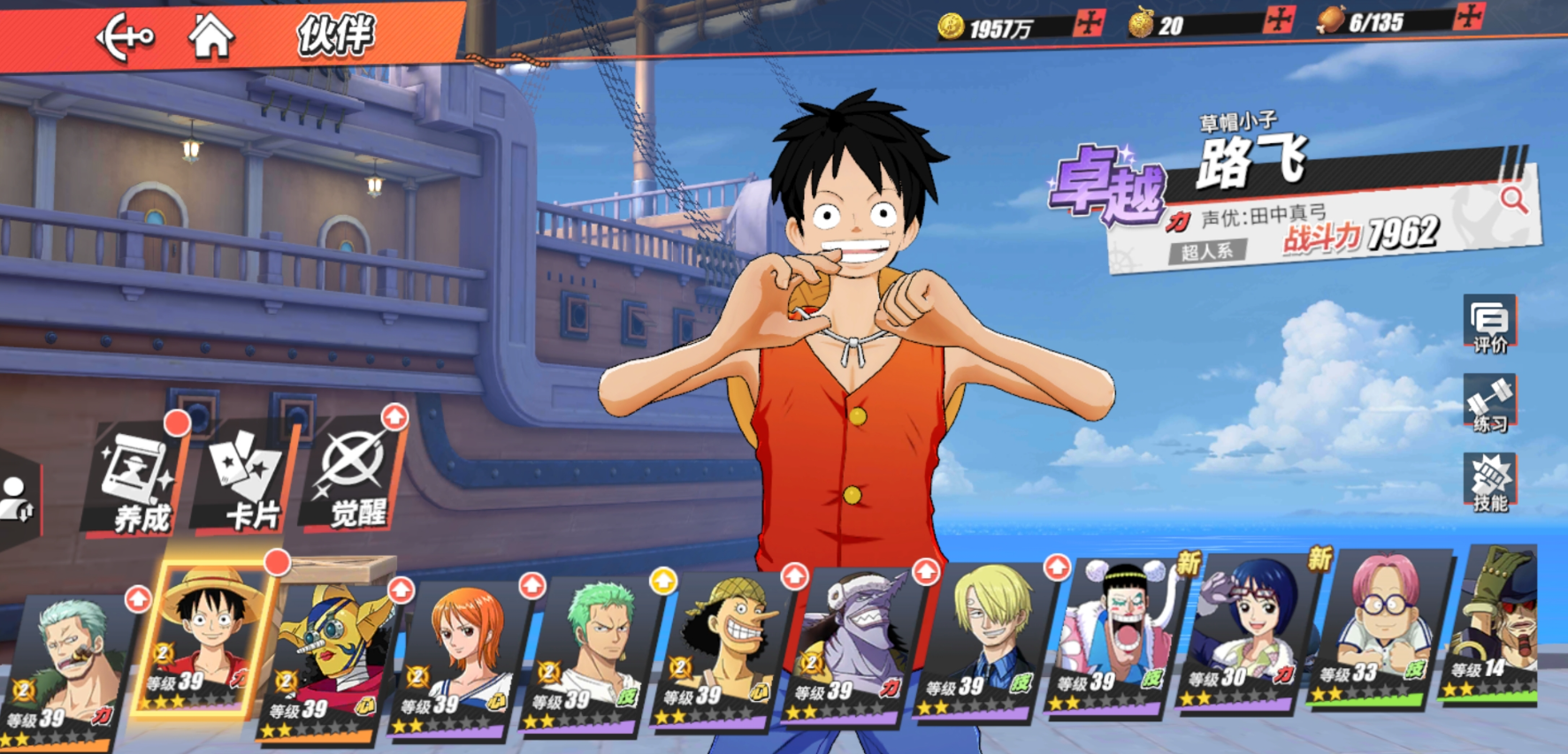Viewport: 1568px width, 754px height.
Task: View 技能 skills for Luffy
Action: [1489, 483]
